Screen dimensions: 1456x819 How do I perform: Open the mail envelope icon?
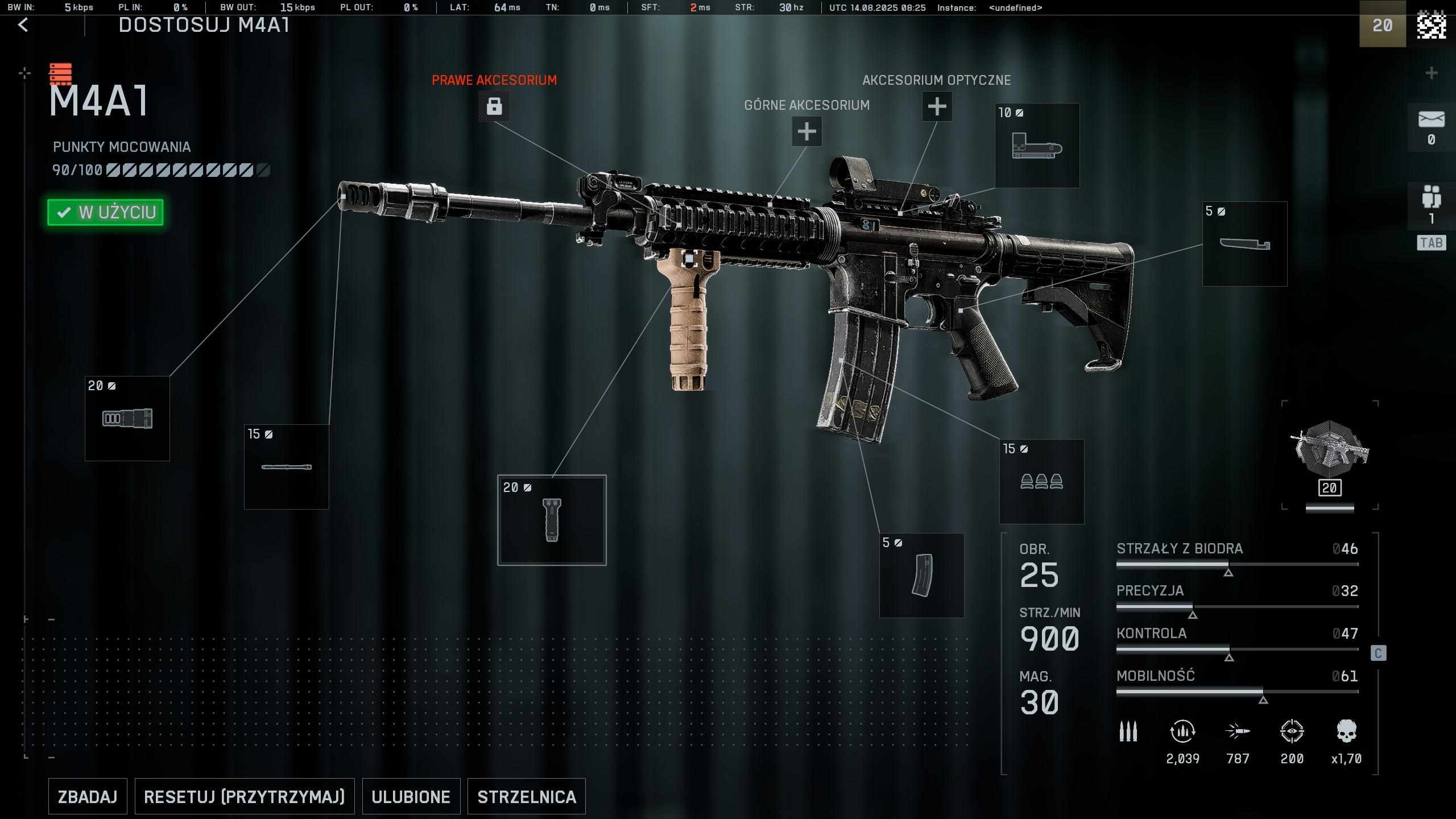[1431, 120]
